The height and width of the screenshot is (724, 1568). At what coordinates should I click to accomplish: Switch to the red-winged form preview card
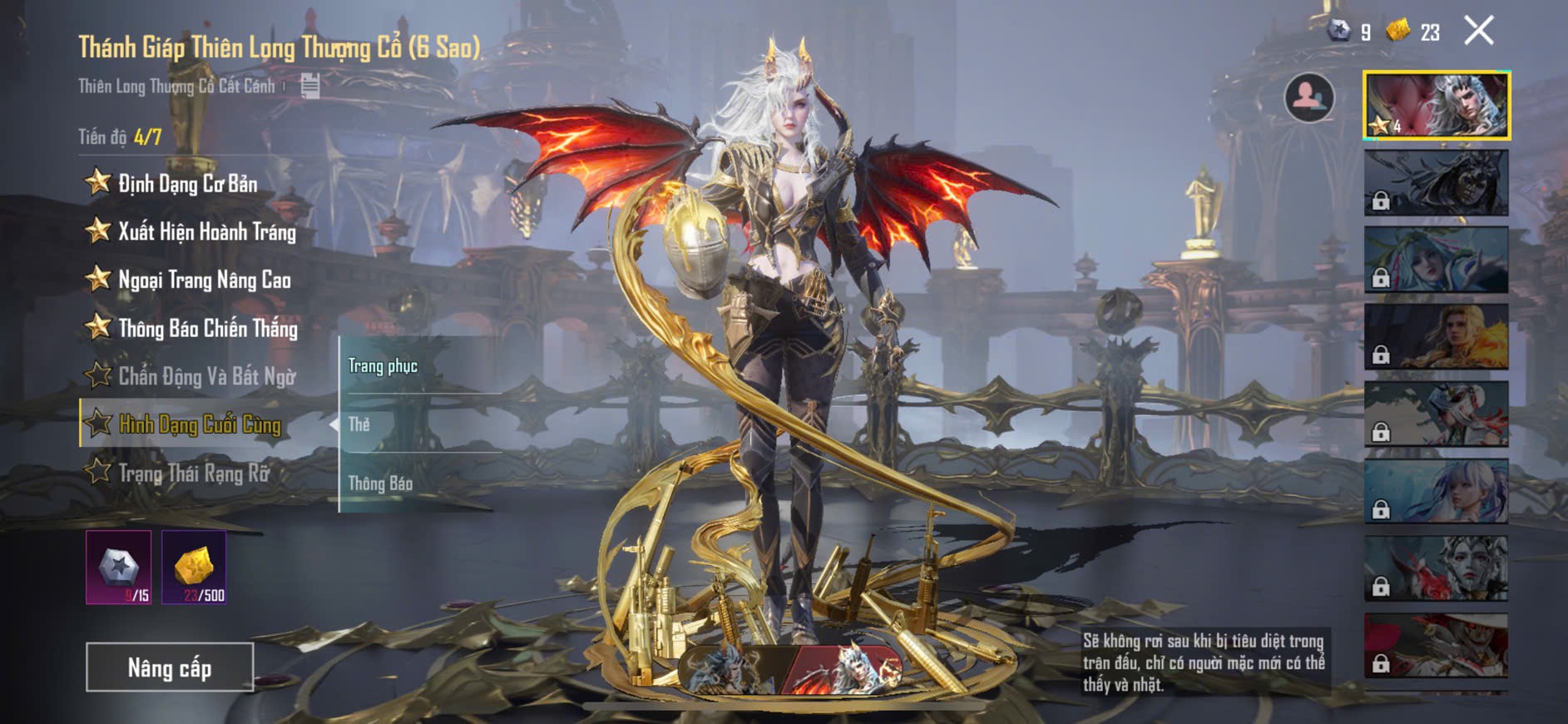[x=846, y=669]
